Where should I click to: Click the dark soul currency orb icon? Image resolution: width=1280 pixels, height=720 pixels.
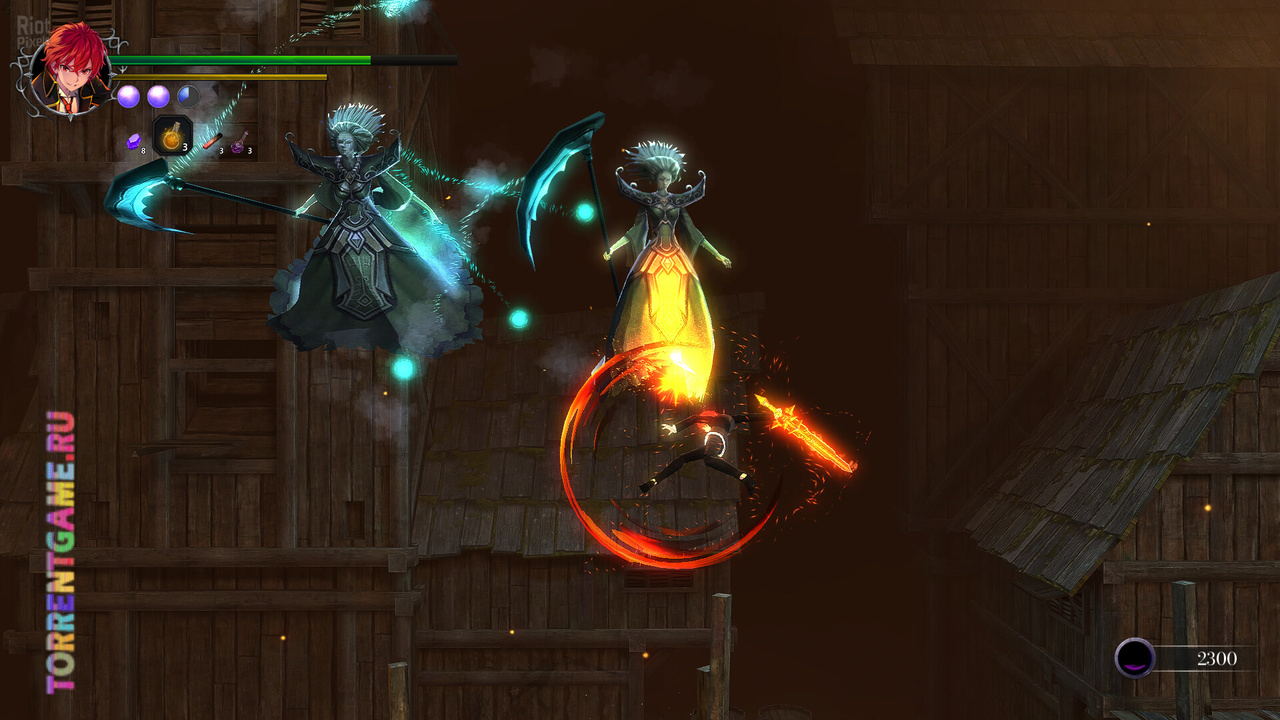[x=1135, y=658]
